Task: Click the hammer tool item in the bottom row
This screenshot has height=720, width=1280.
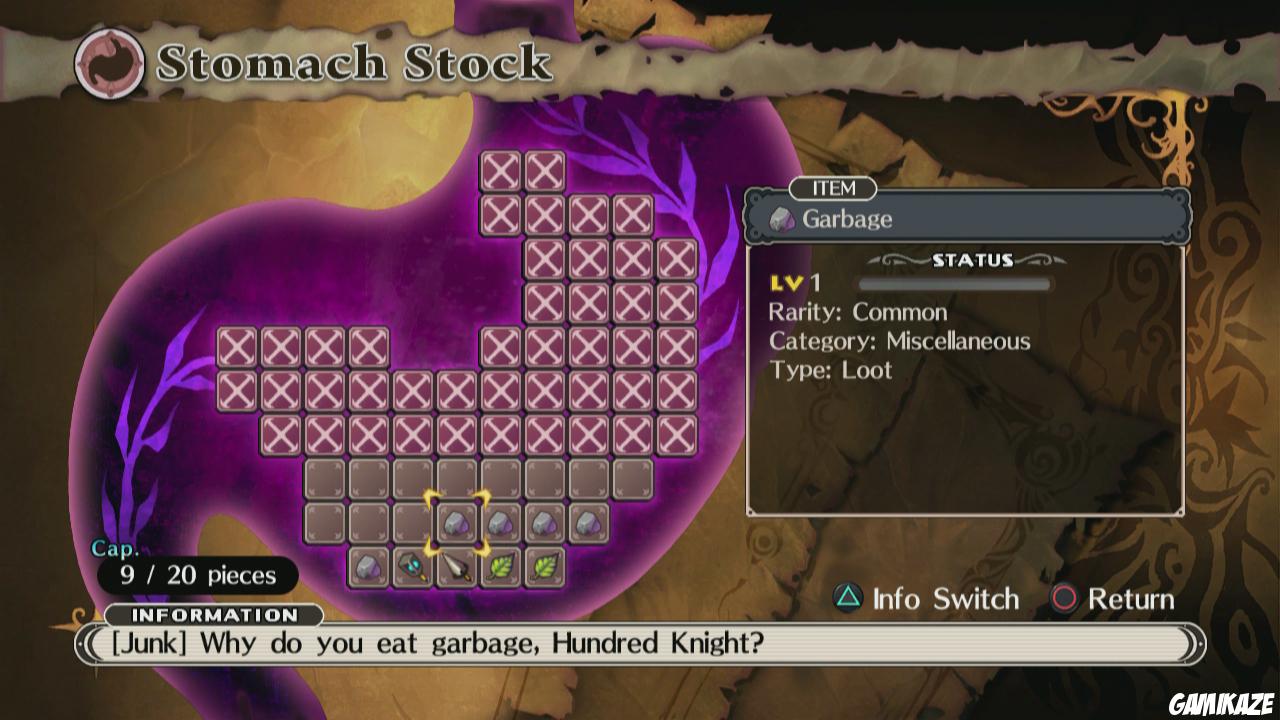Action: coord(413,567)
